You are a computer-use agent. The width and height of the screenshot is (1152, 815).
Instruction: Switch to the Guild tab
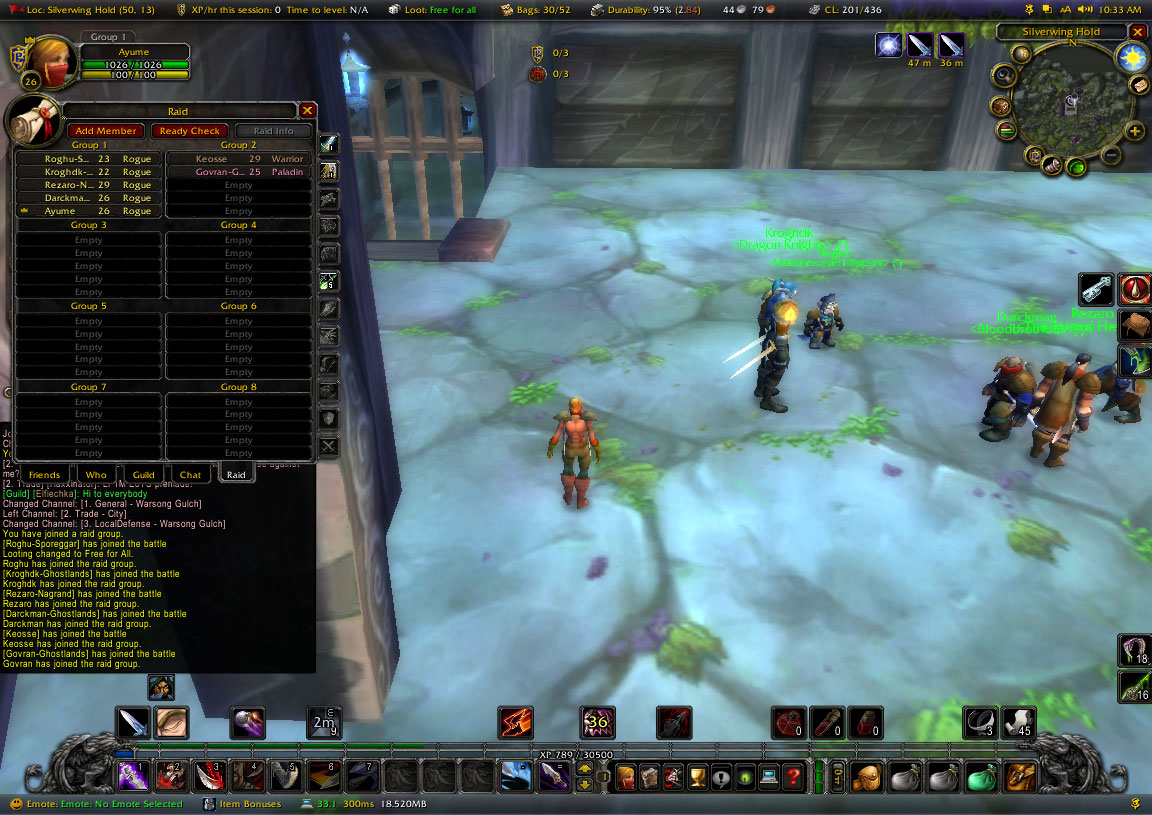143,475
